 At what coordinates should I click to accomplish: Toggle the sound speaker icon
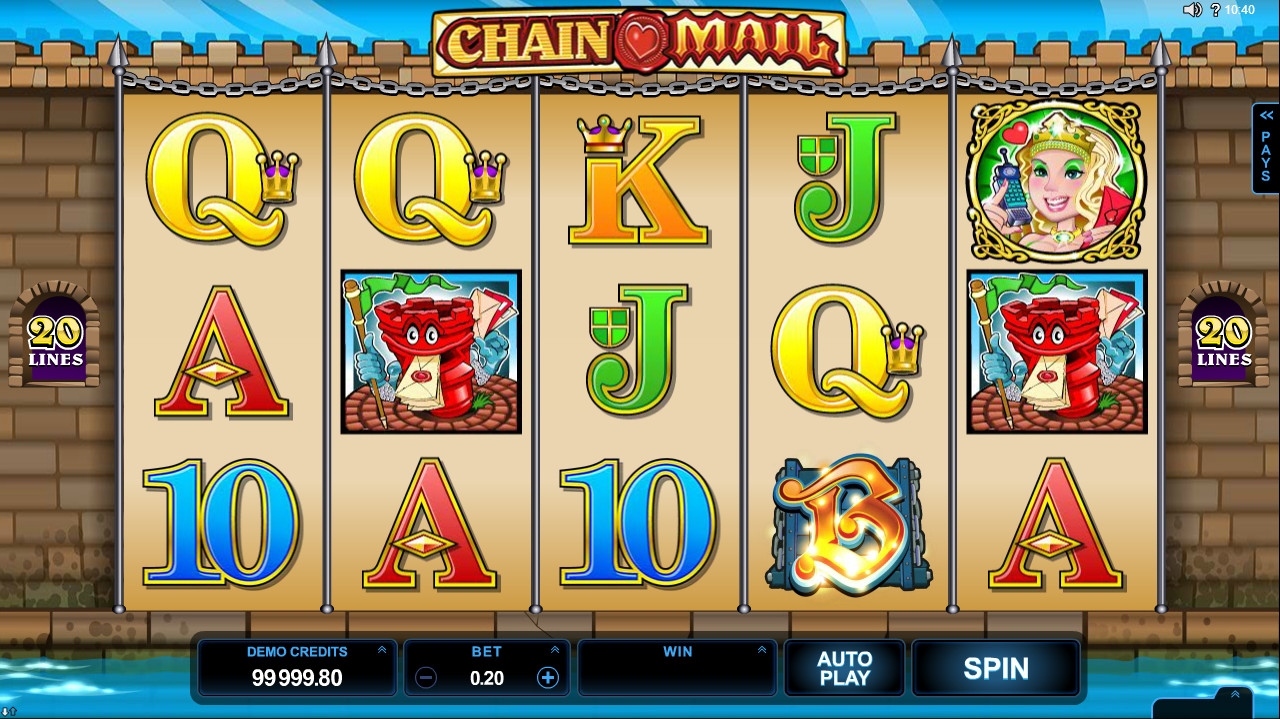pyautogui.click(x=1192, y=10)
